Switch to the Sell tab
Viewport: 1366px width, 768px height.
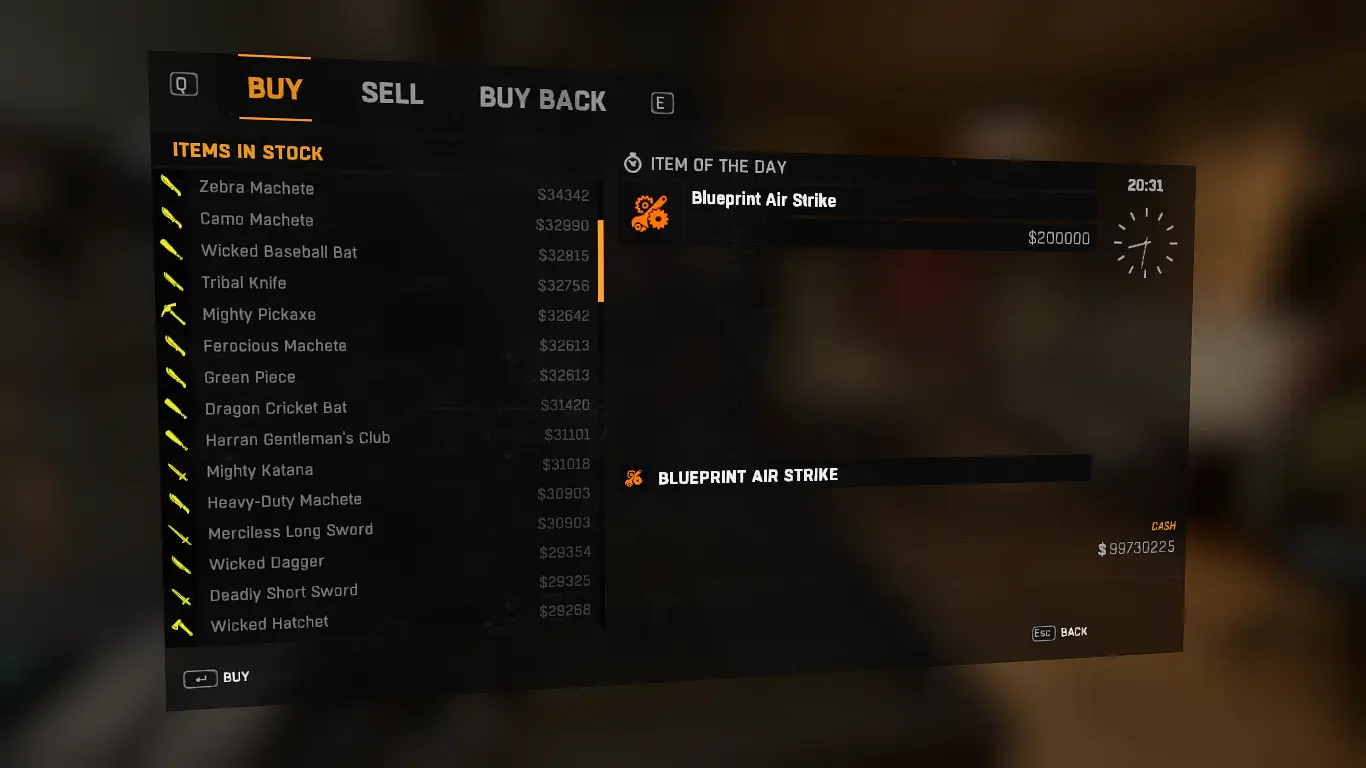click(x=392, y=94)
